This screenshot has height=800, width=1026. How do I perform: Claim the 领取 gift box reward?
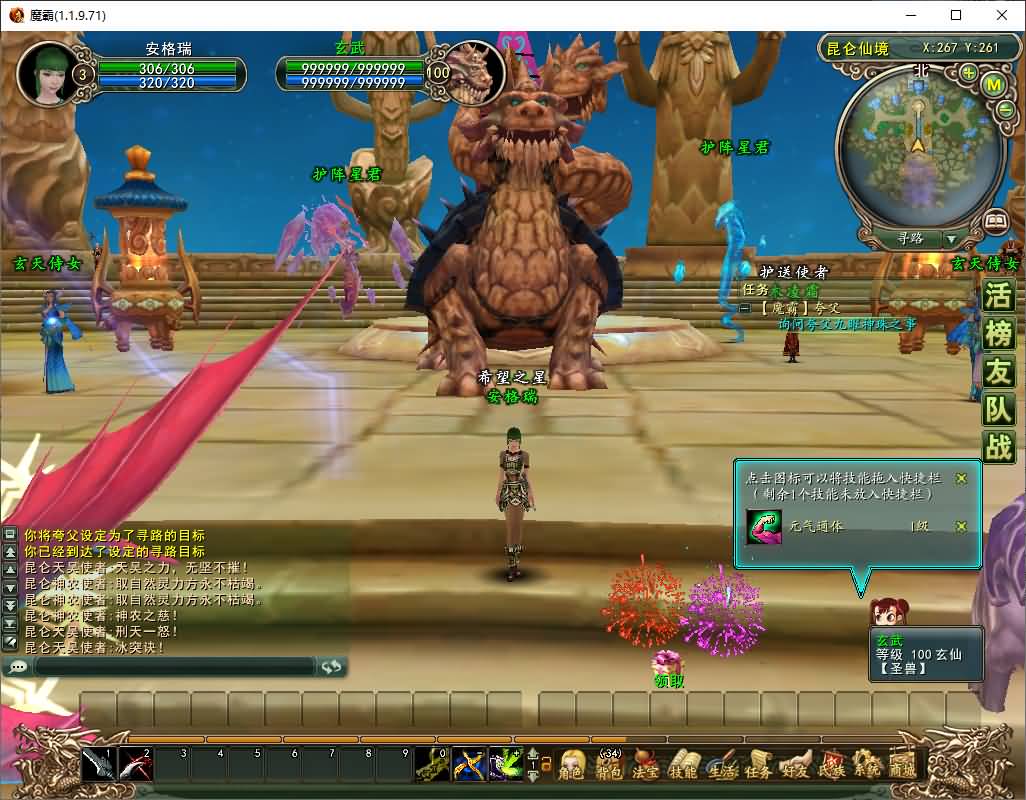[x=667, y=664]
